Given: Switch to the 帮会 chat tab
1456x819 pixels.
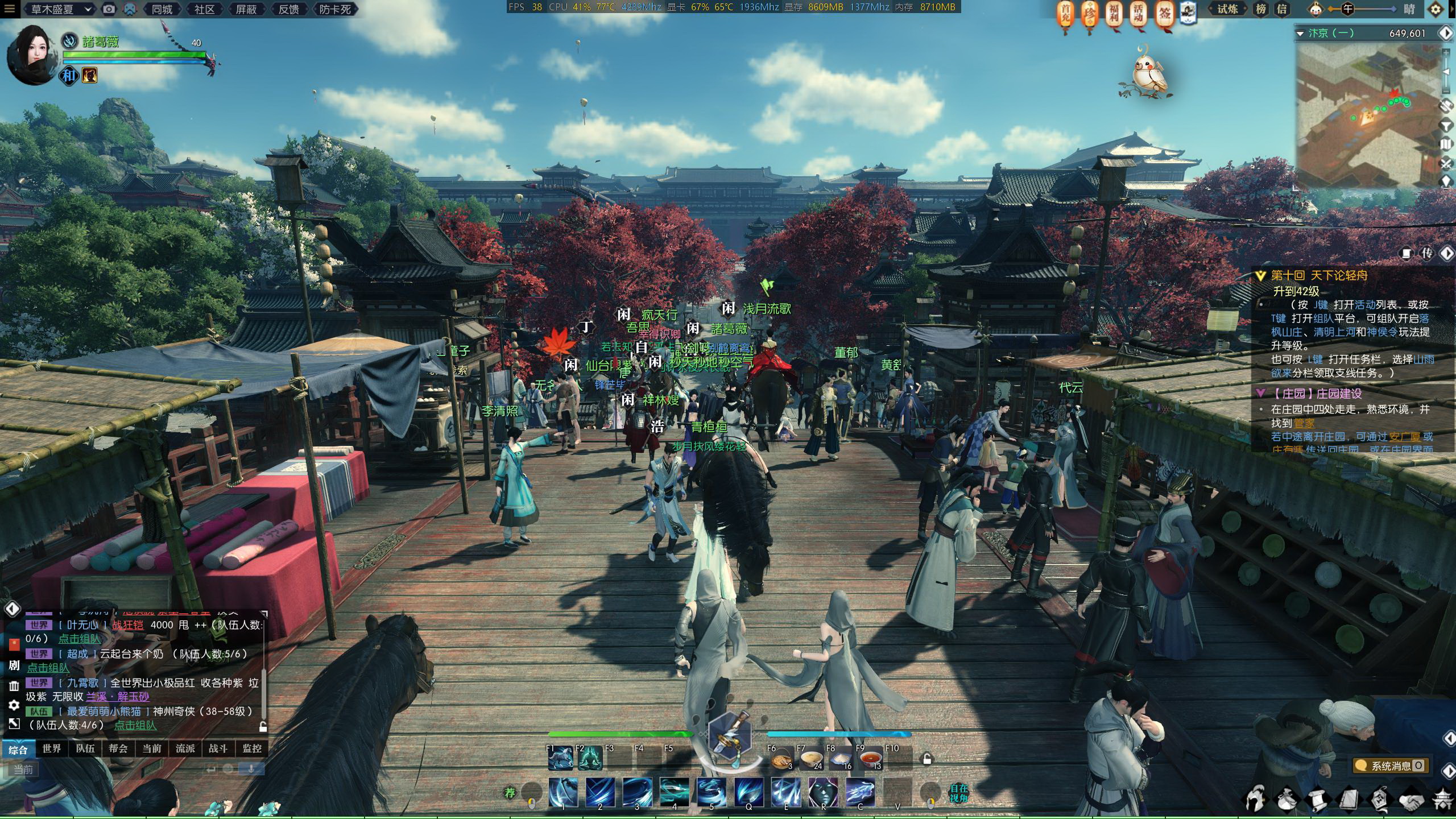Looking at the screenshot, I should coord(118,748).
